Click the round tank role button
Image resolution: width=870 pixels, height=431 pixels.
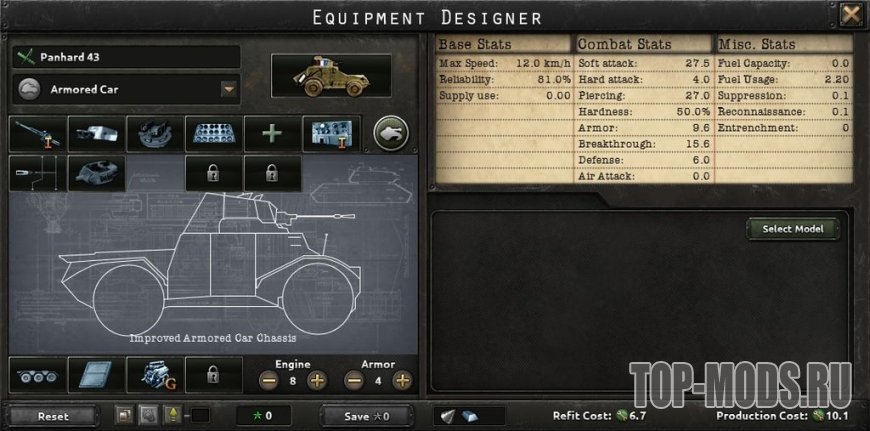coord(391,133)
